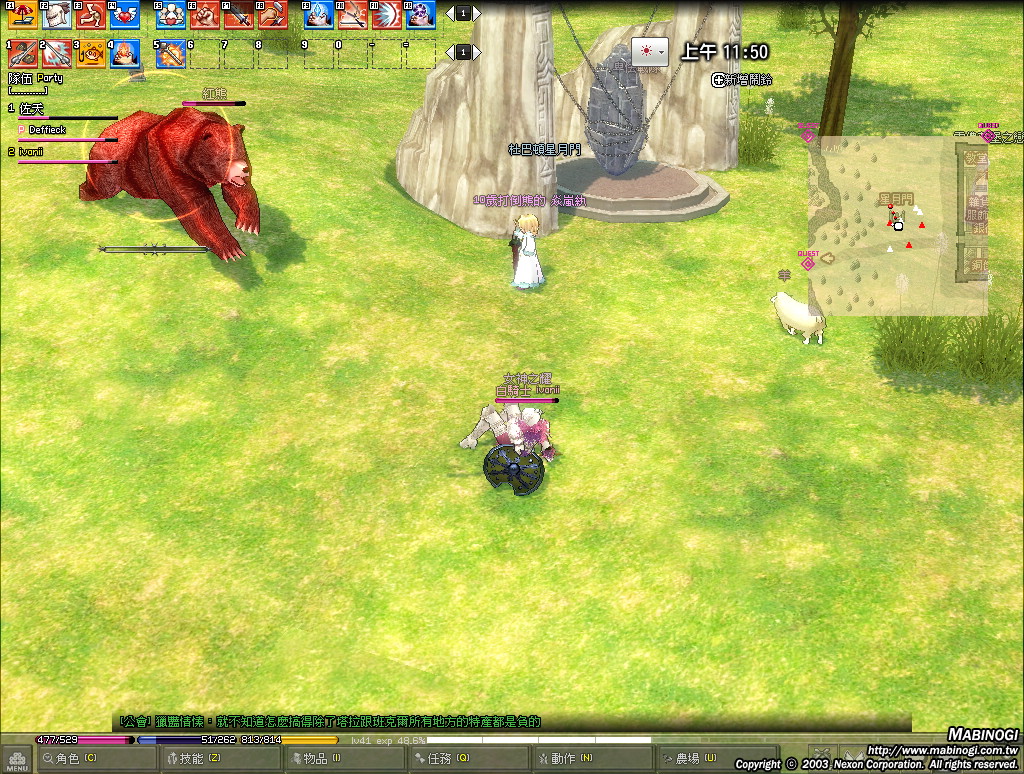The height and width of the screenshot is (774, 1024).
Task: Use the F7 sword attack skill
Action: (238, 14)
